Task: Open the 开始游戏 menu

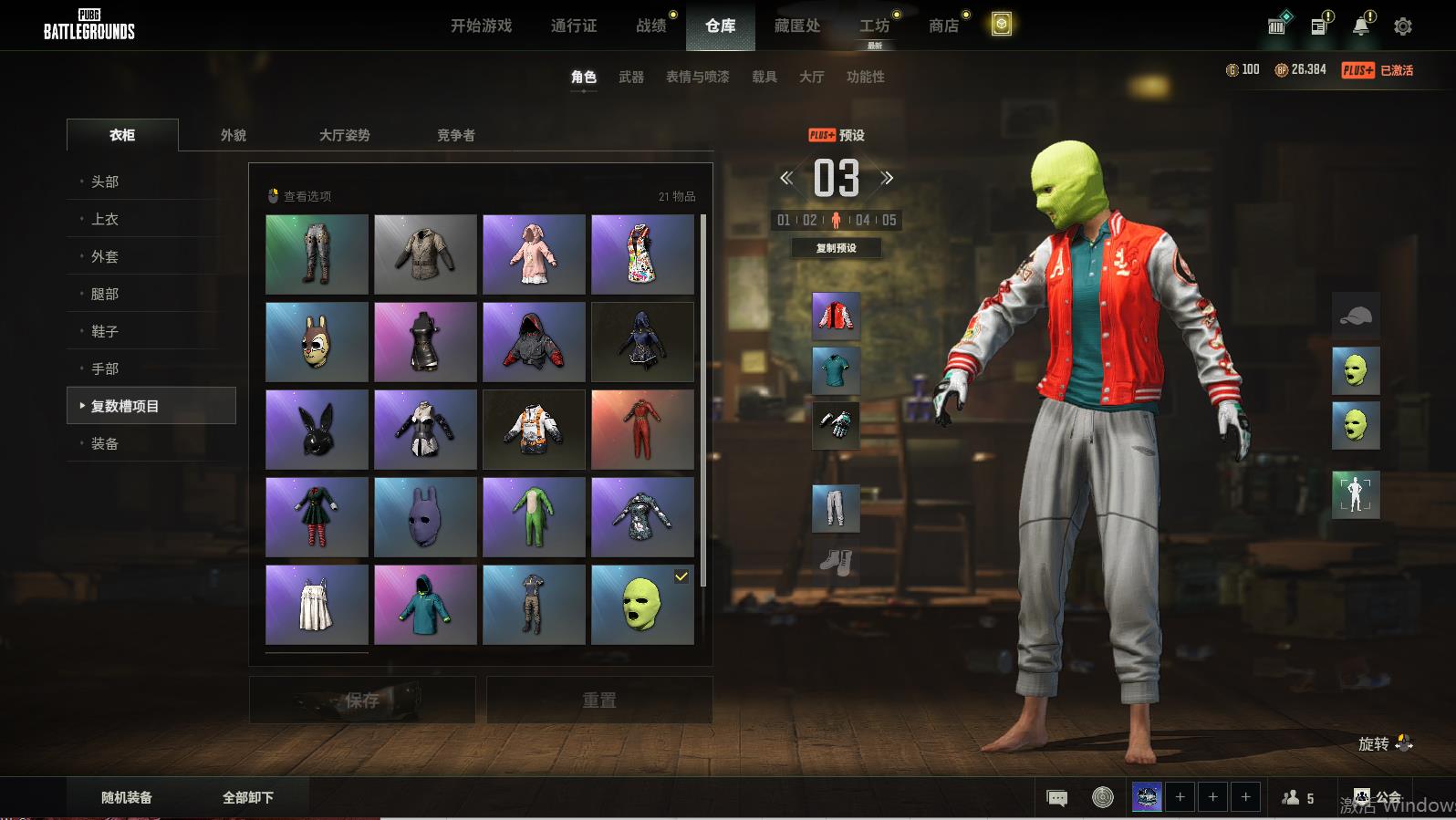Action: (481, 26)
